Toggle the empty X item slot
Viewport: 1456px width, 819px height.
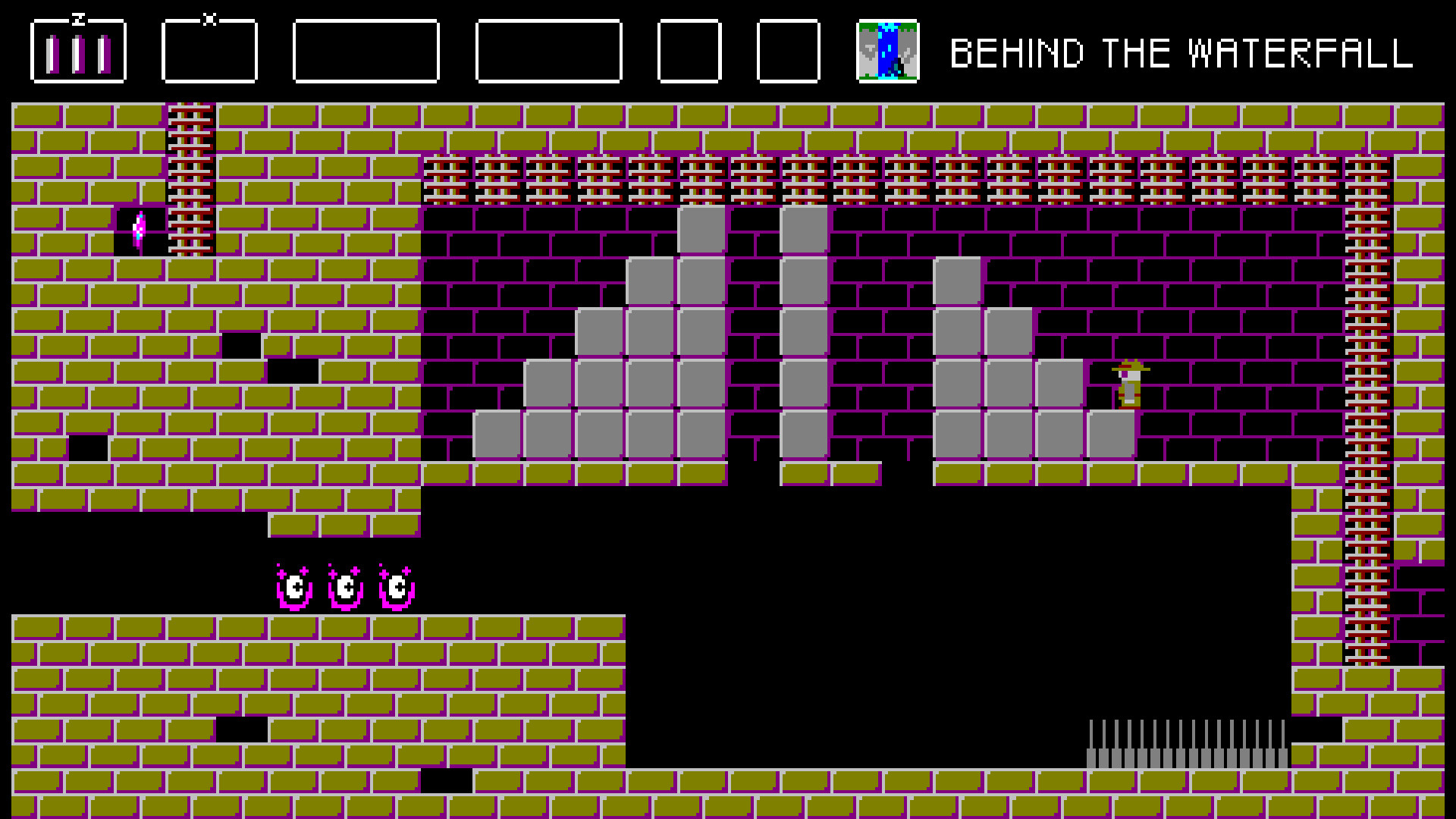point(209,52)
